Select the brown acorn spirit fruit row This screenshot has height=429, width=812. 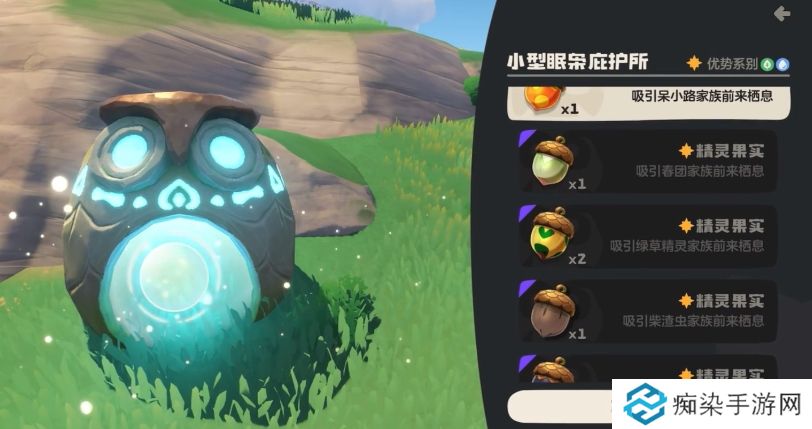(x=647, y=310)
